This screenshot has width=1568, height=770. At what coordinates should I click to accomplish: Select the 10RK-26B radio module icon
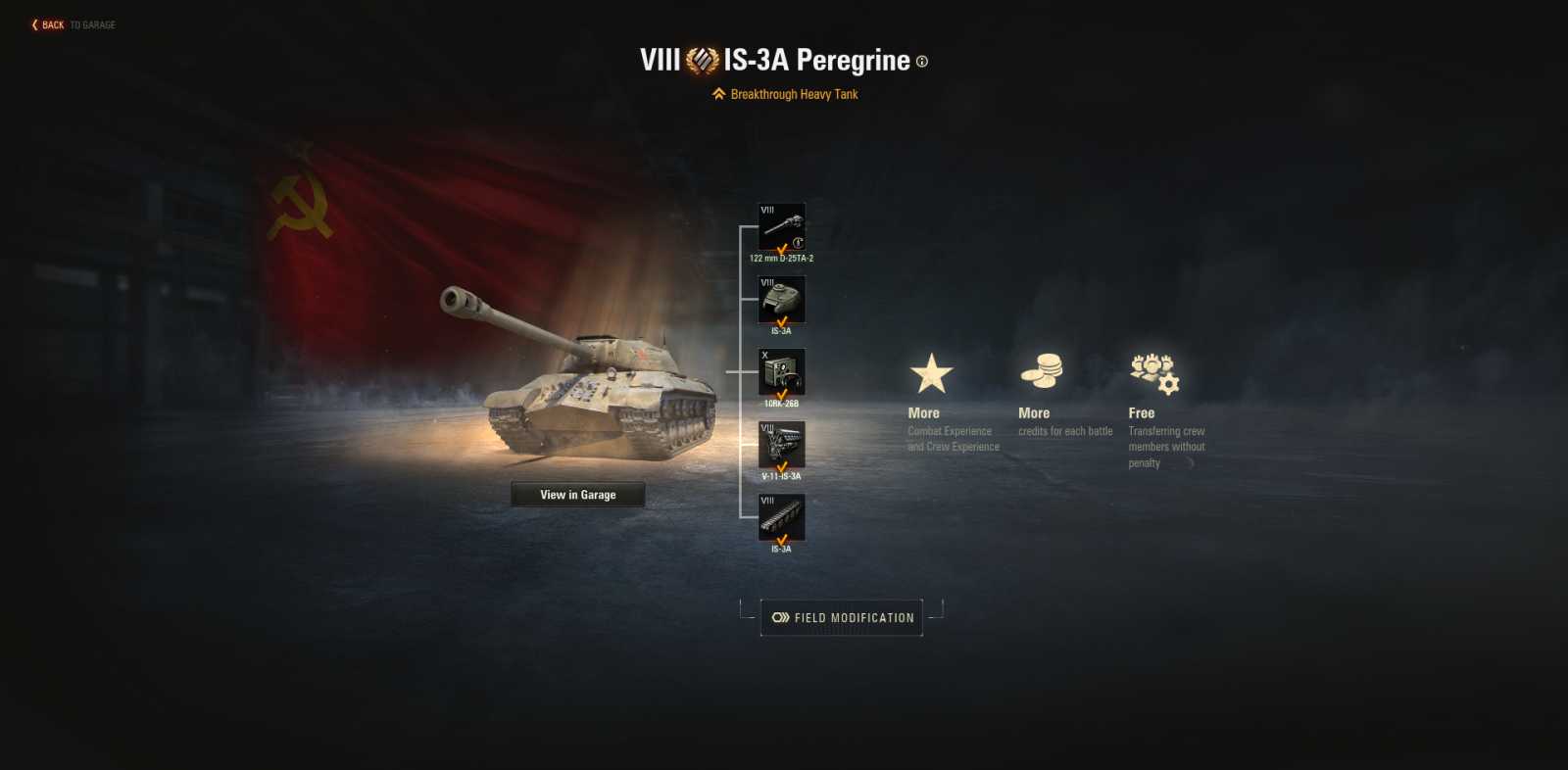[782, 369]
